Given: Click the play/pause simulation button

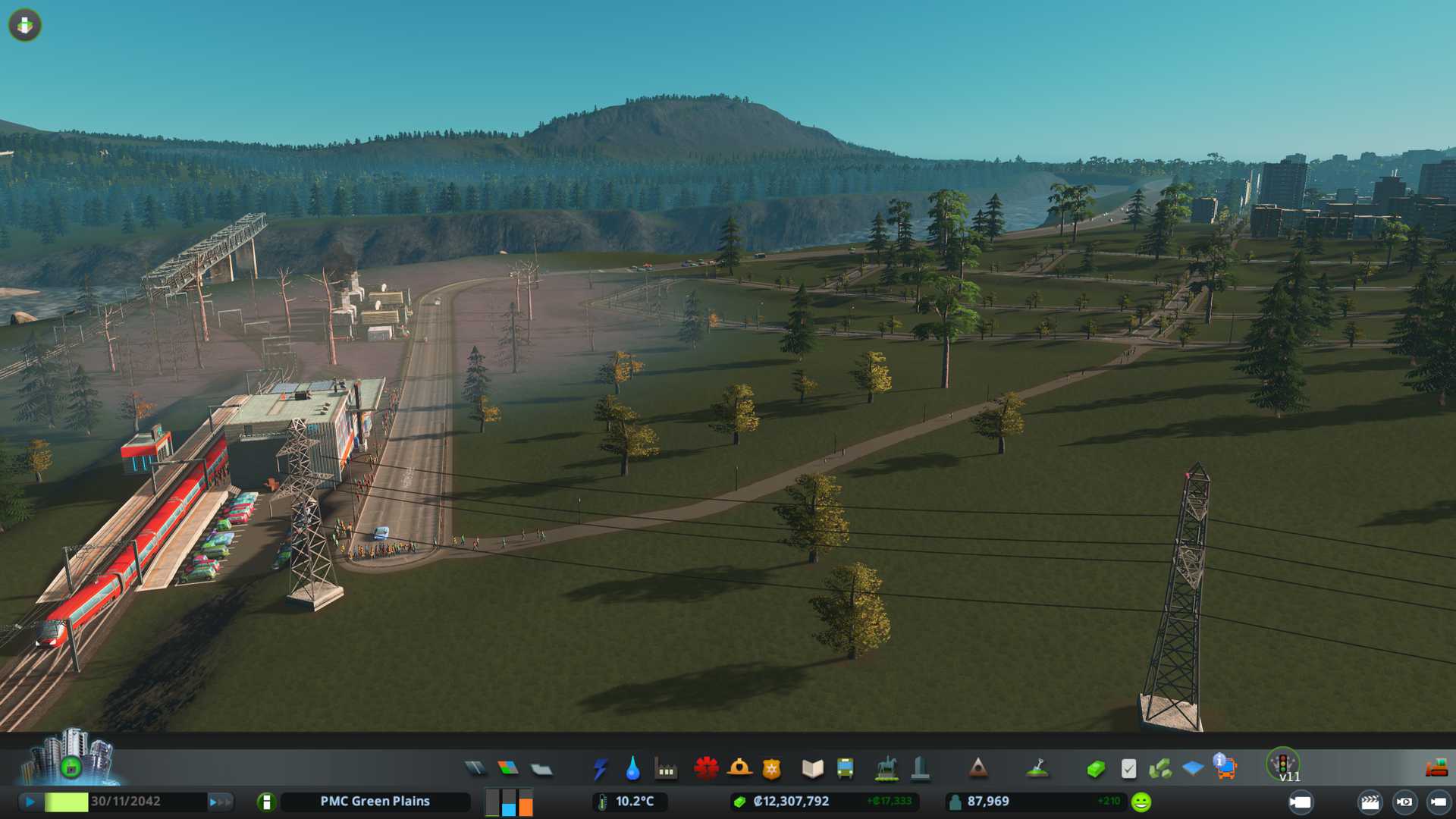Looking at the screenshot, I should [30, 802].
